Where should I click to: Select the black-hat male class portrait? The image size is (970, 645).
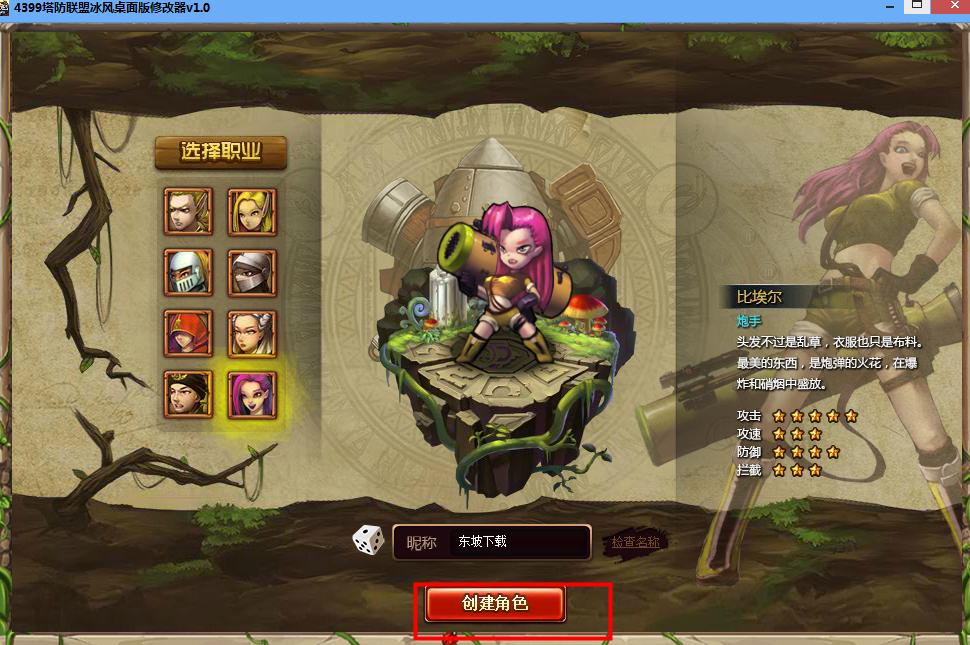[188, 394]
